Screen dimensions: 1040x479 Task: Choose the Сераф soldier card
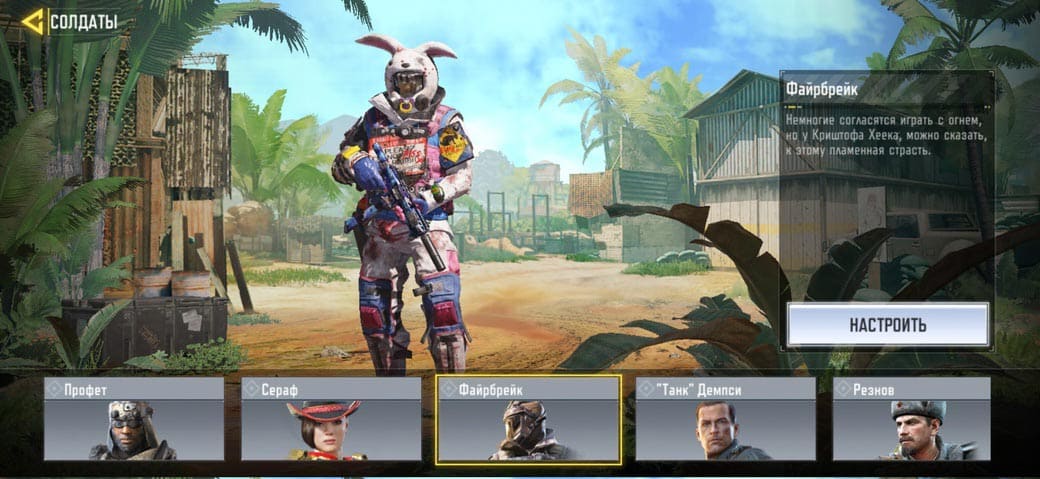pyautogui.click(x=331, y=419)
